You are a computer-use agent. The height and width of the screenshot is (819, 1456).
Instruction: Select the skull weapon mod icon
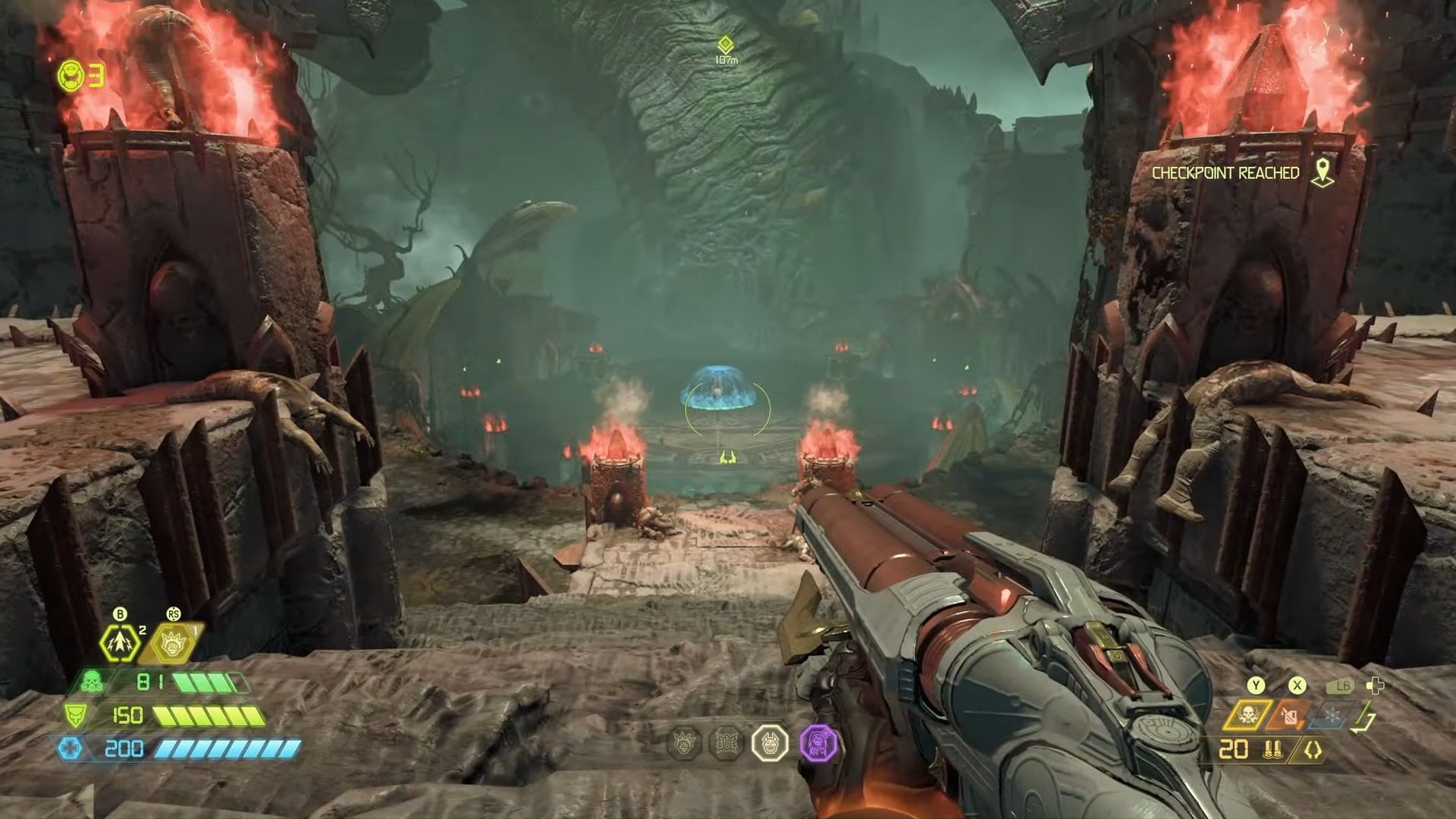click(x=1248, y=715)
